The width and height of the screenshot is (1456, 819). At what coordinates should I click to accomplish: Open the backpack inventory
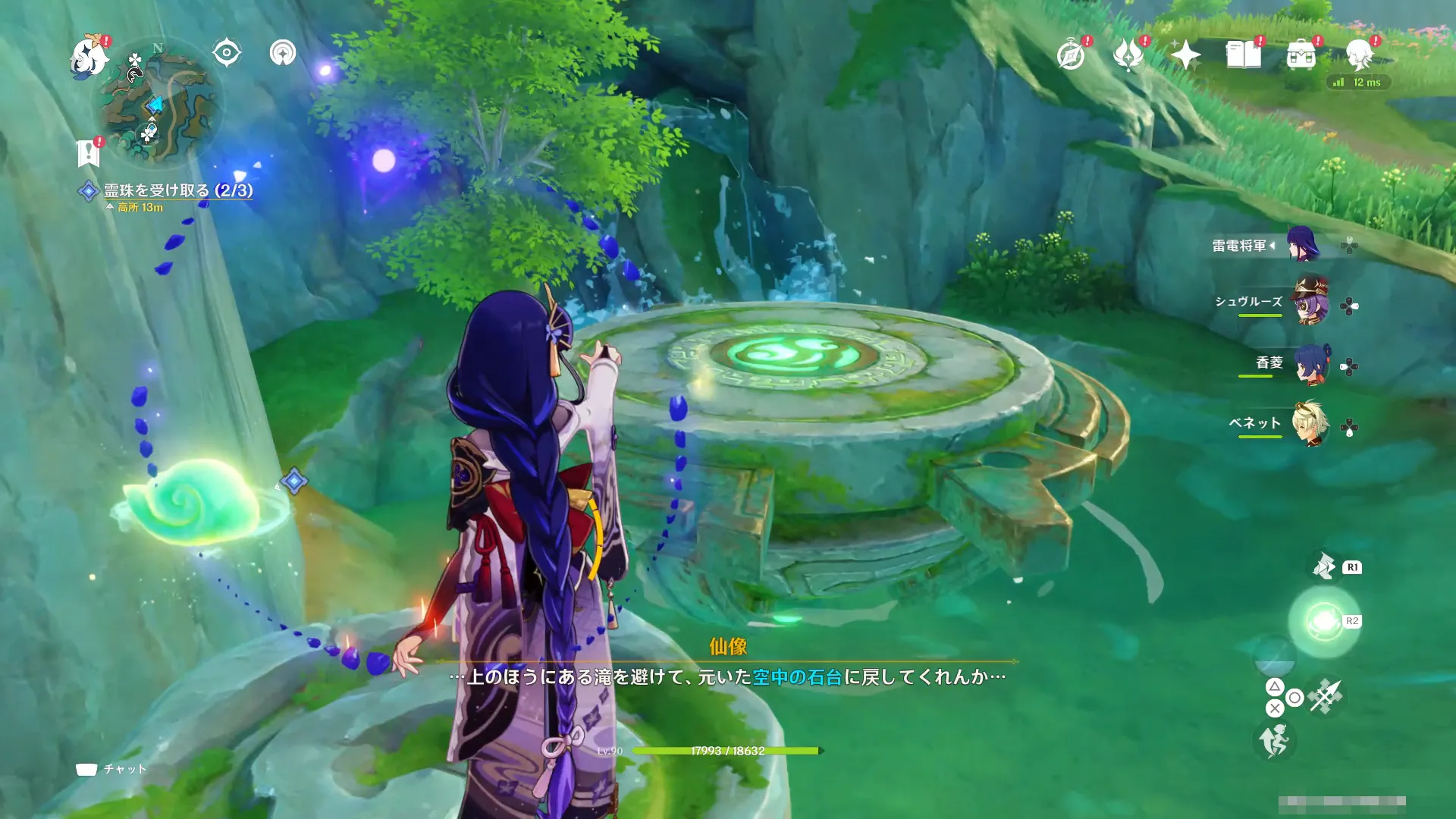coord(1301,55)
